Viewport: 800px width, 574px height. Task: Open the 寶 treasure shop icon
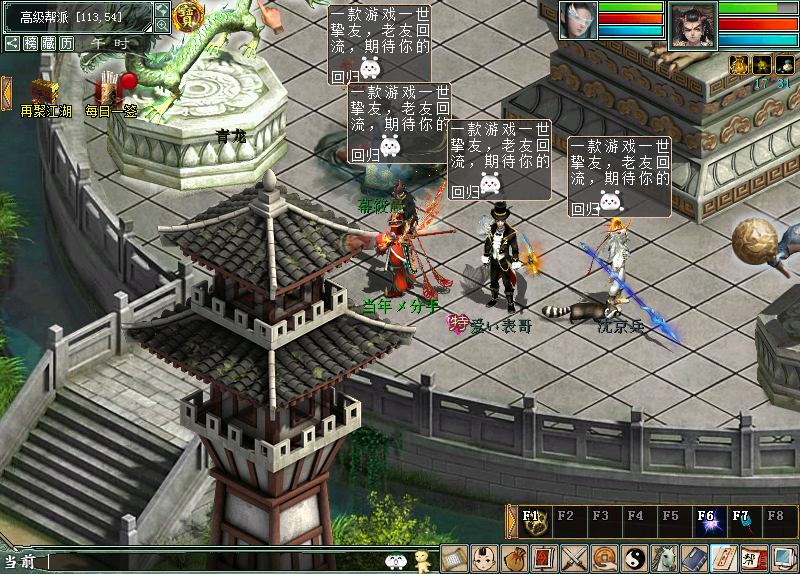pos(187,15)
